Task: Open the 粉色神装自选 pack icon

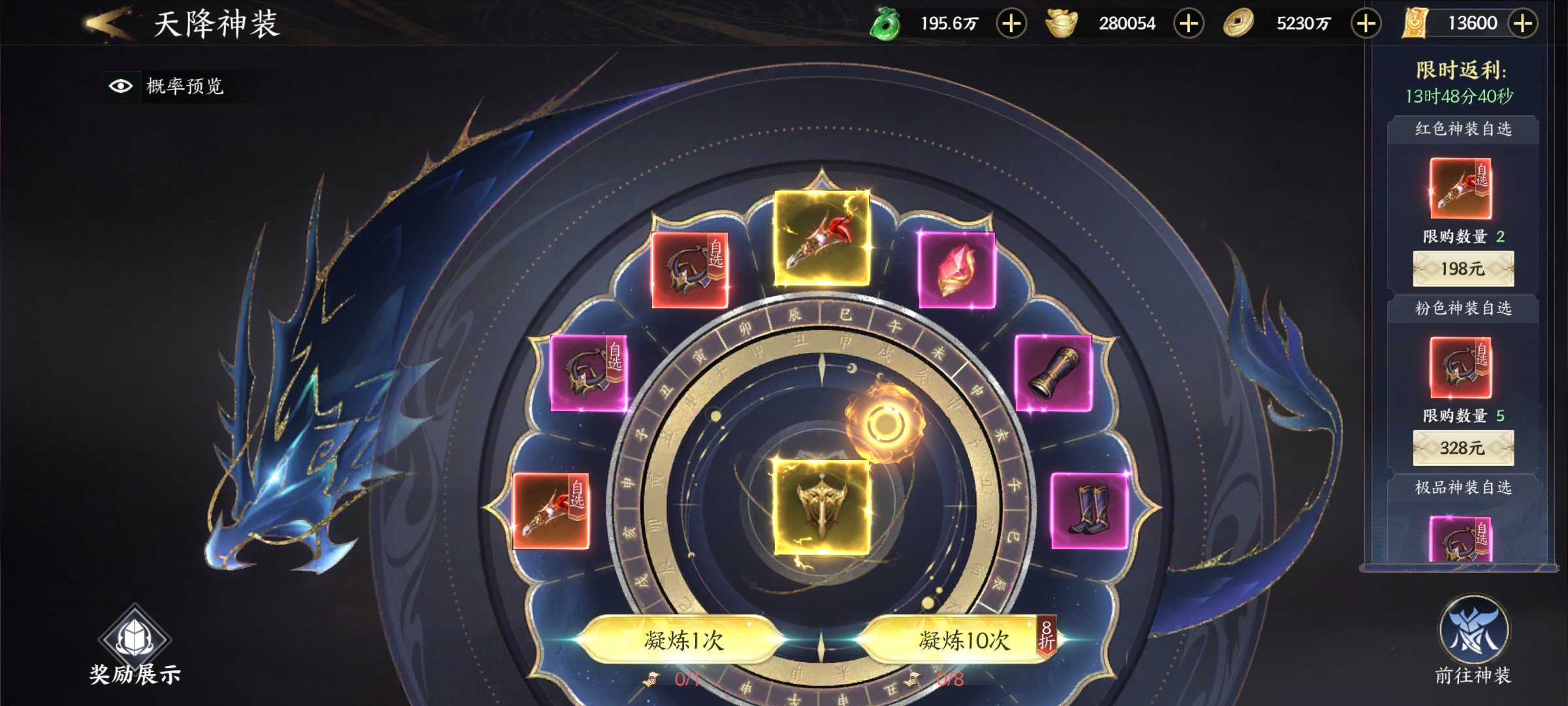Action: click(x=1461, y=367)
